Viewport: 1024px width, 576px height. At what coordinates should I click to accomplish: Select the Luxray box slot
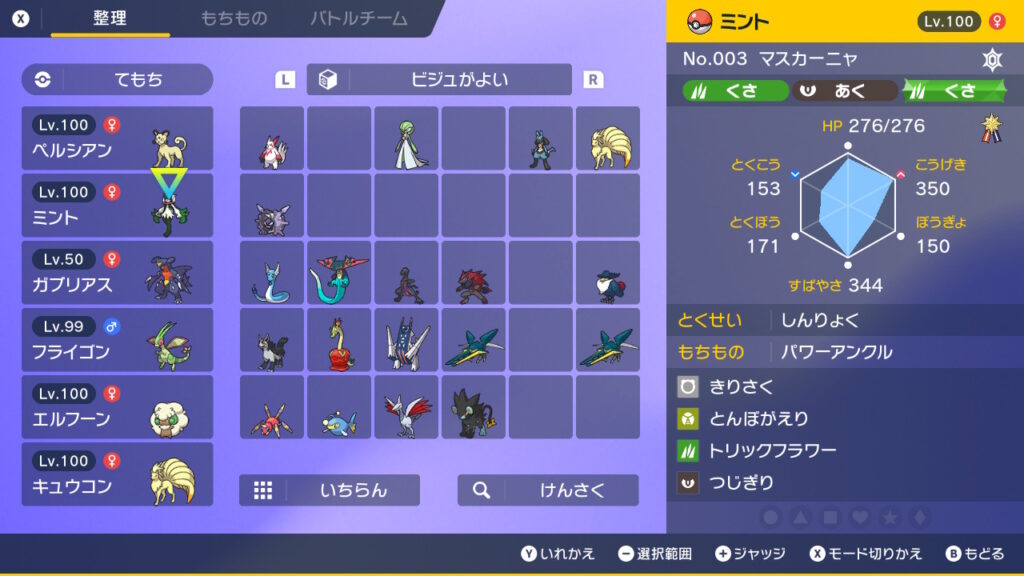(474, 407)
